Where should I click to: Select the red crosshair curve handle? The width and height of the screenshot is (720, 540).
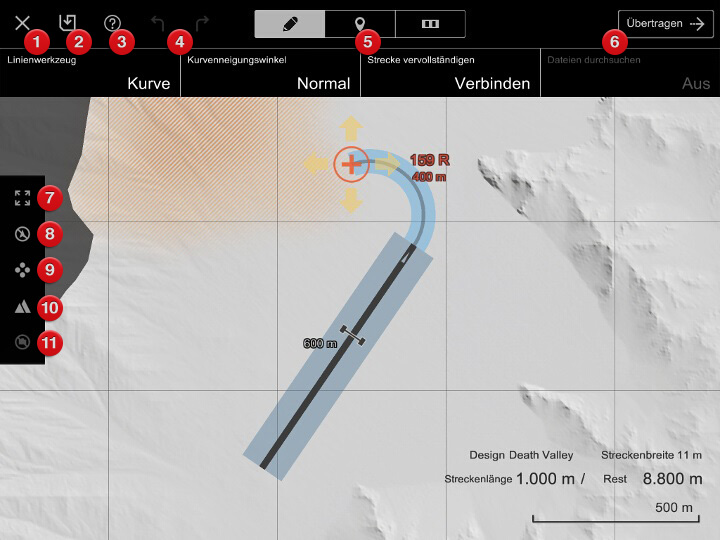(350, 163)
